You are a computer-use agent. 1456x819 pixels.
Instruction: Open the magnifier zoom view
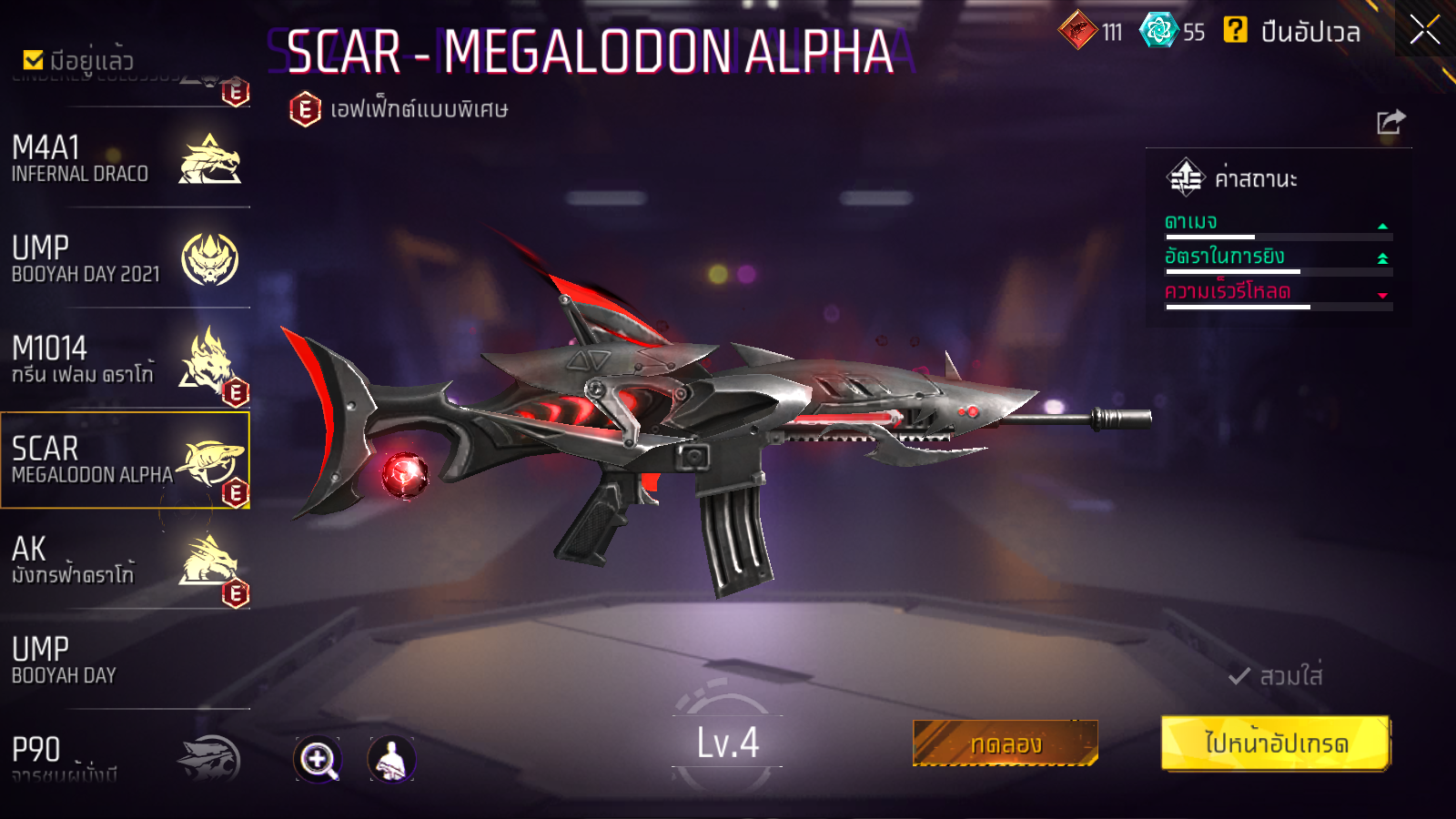pos(318,759)
